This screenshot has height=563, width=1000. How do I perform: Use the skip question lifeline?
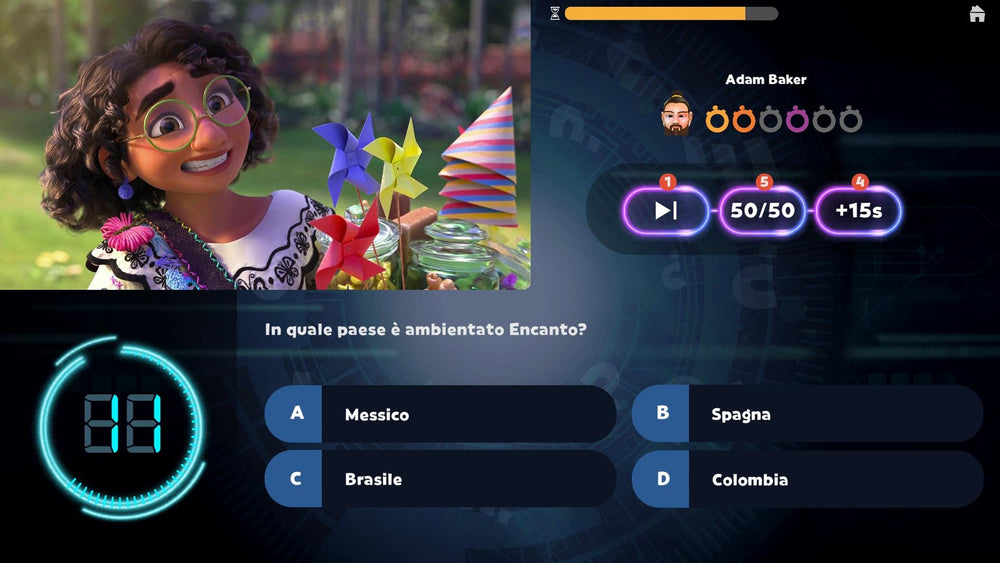pyautogui.click(x=666, y=211)
